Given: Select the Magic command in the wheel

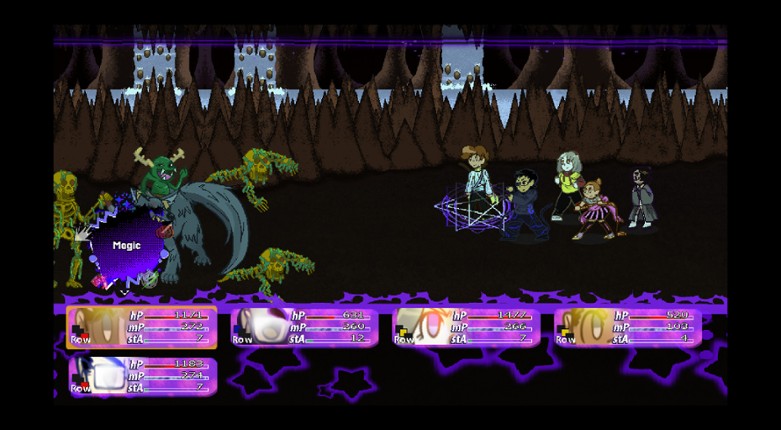Looking at the screenshot, I should coord(127,246).
